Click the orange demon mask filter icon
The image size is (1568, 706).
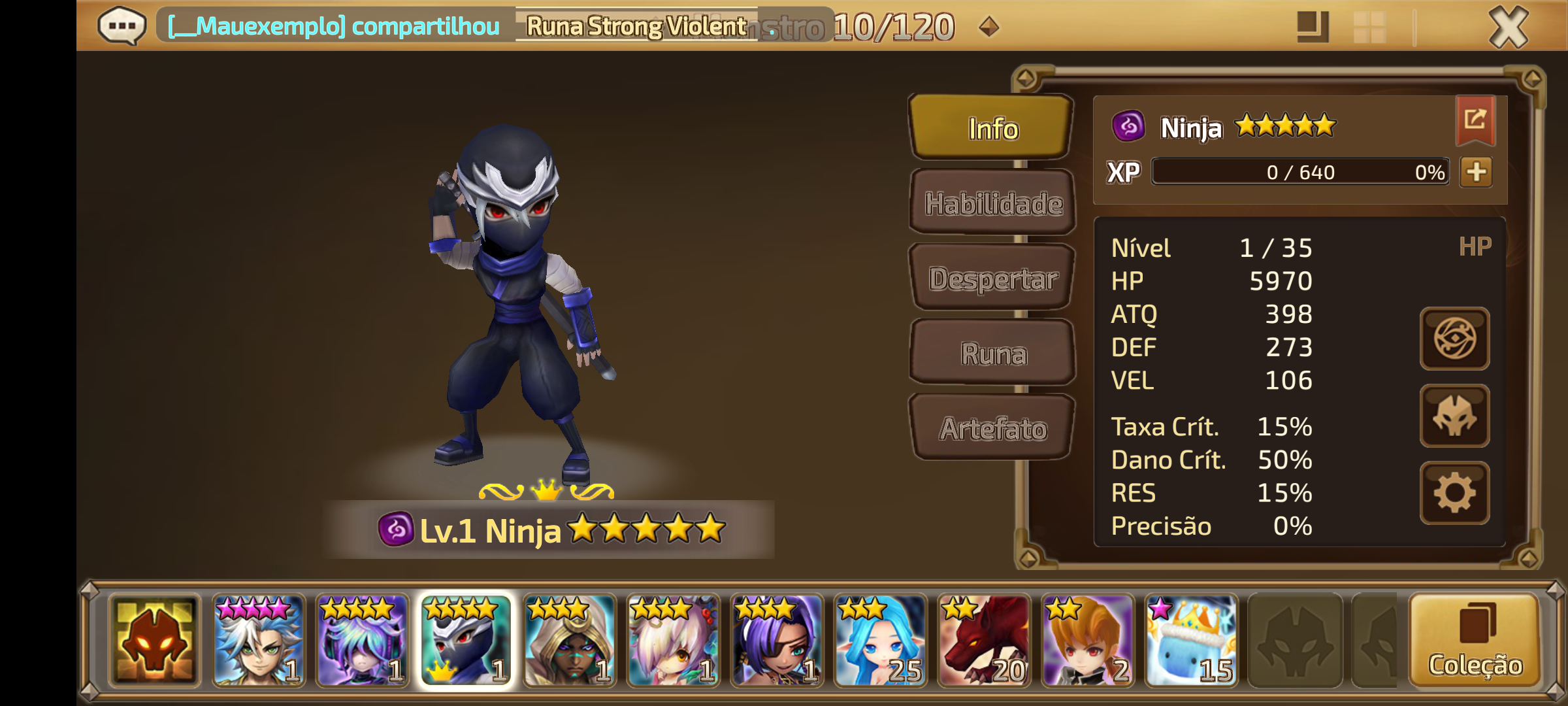coord(155,641)
